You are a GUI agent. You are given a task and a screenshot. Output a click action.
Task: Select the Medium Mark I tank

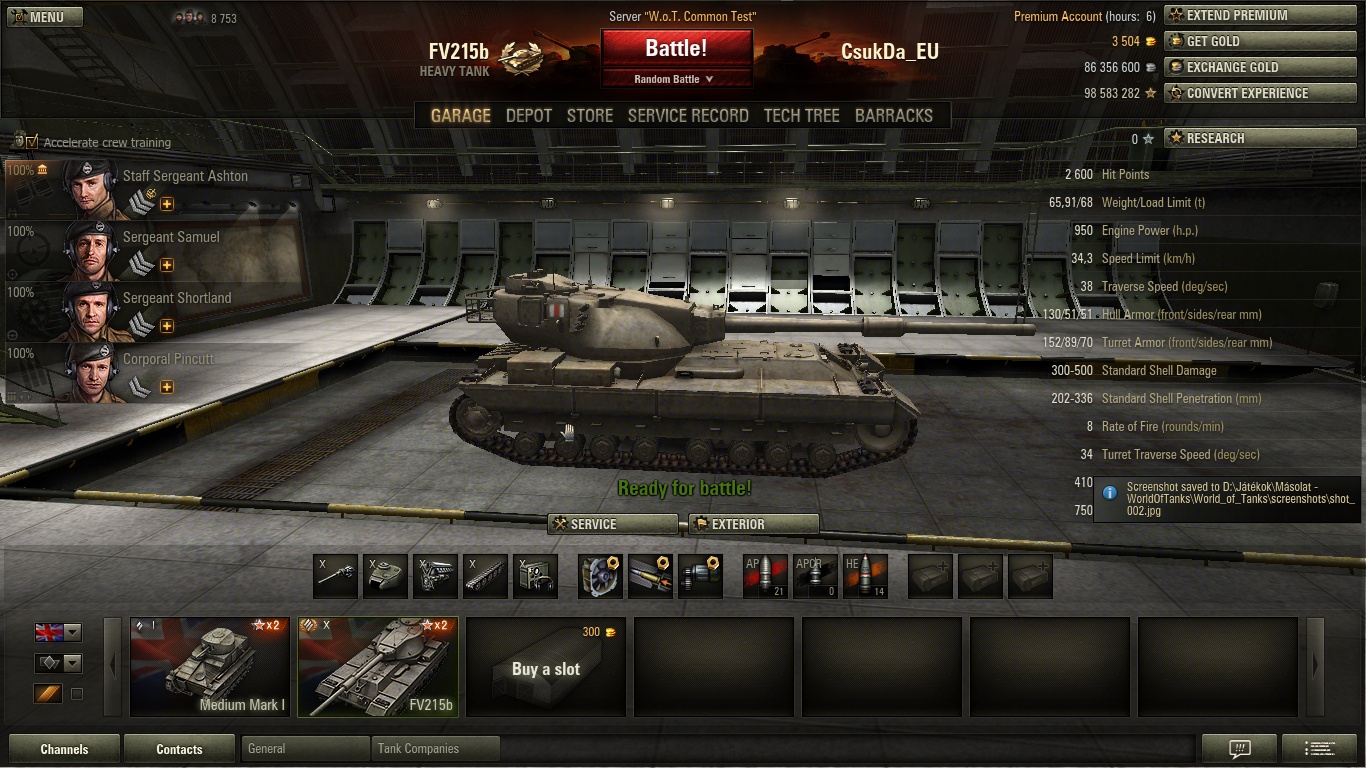[210, 666]
